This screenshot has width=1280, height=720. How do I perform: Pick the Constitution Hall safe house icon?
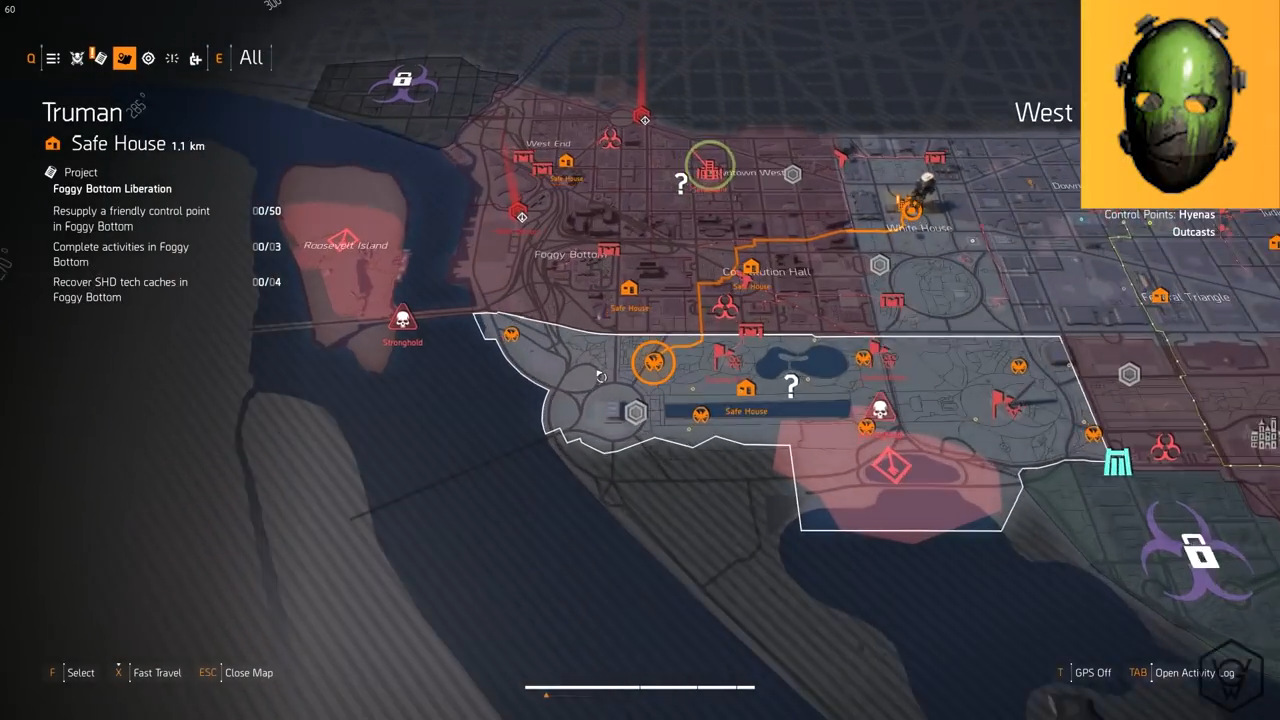click(x=751, y=267)
